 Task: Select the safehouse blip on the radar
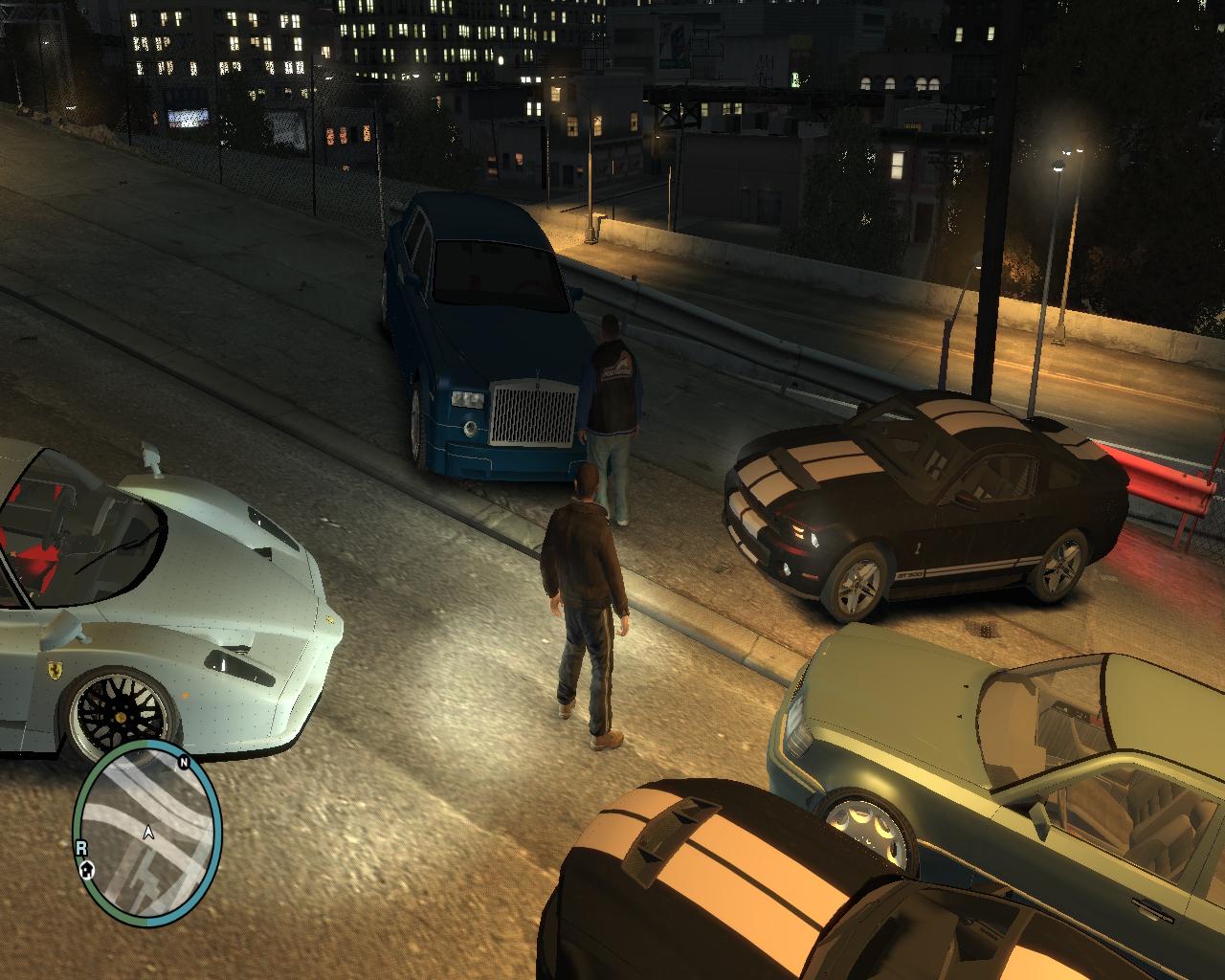pos(87,869)
